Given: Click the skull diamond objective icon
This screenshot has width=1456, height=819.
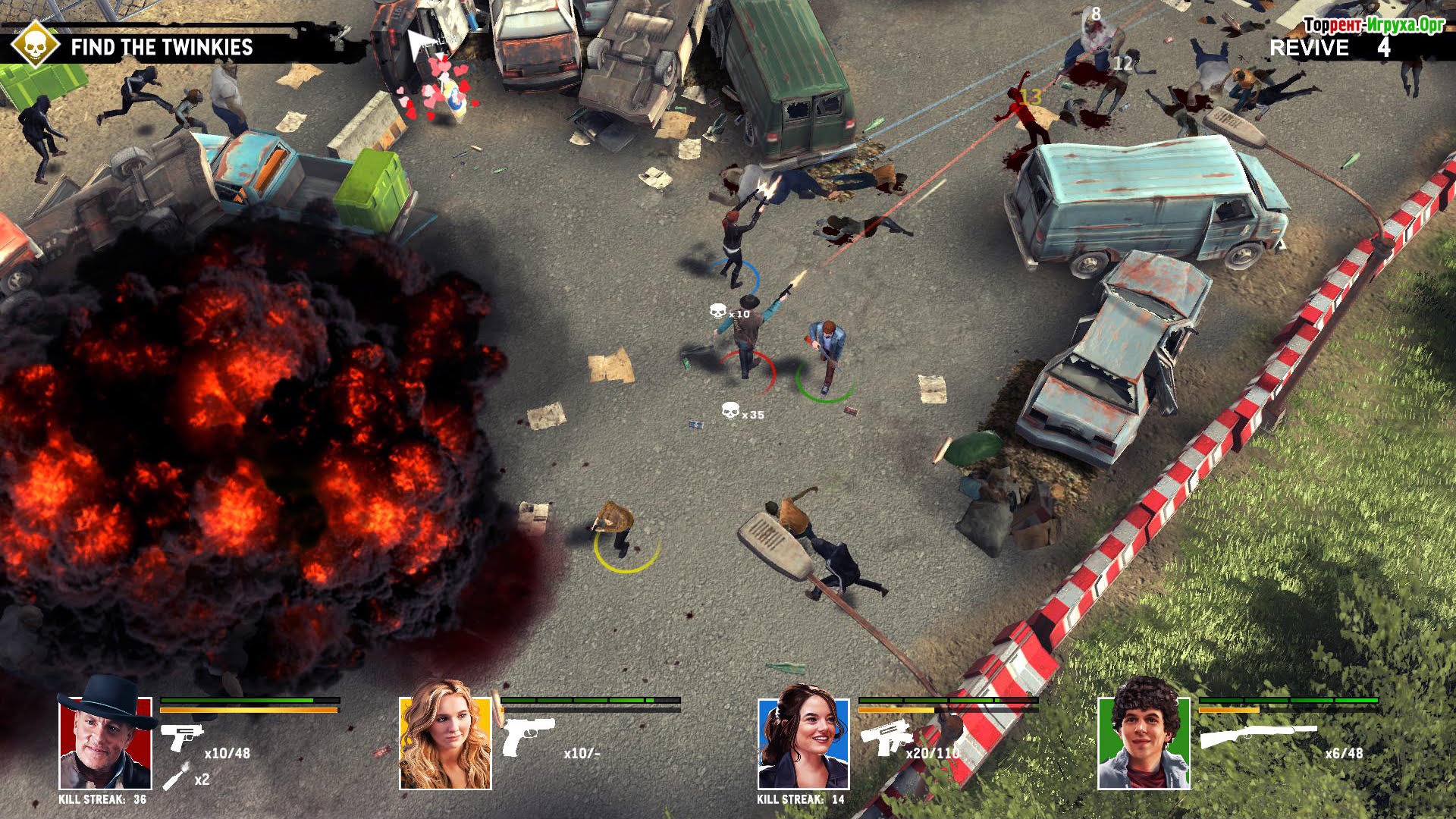Looking at the screenshot, I should coord(35,44).
